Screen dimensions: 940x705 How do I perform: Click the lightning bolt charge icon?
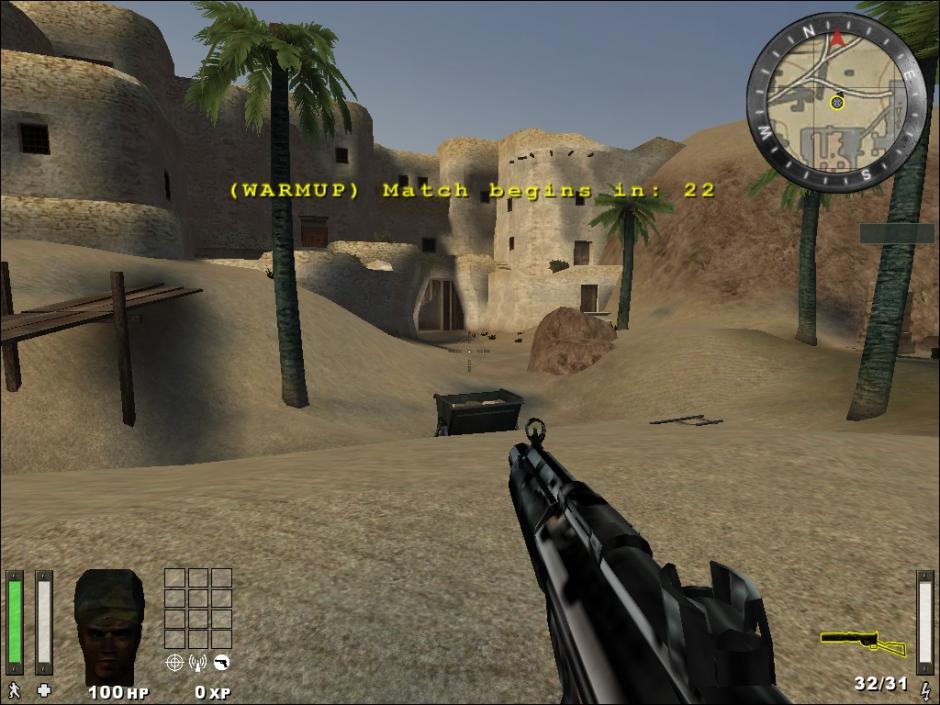click(x=924, y=689)
